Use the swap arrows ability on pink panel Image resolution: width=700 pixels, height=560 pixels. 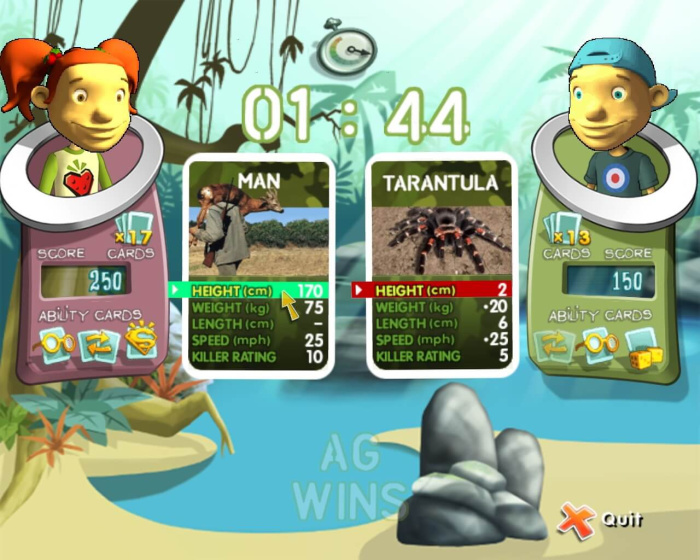point(98,345)
